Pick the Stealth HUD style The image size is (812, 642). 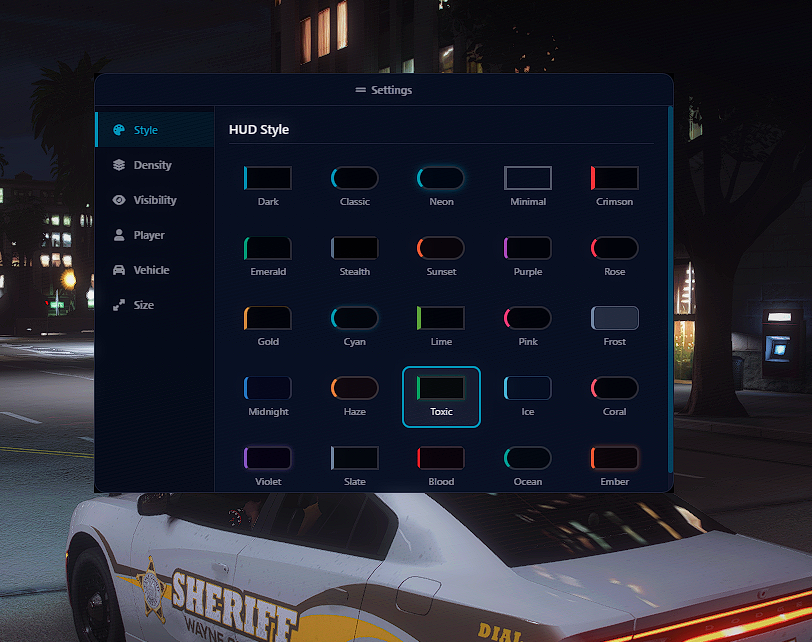[355, 256]
